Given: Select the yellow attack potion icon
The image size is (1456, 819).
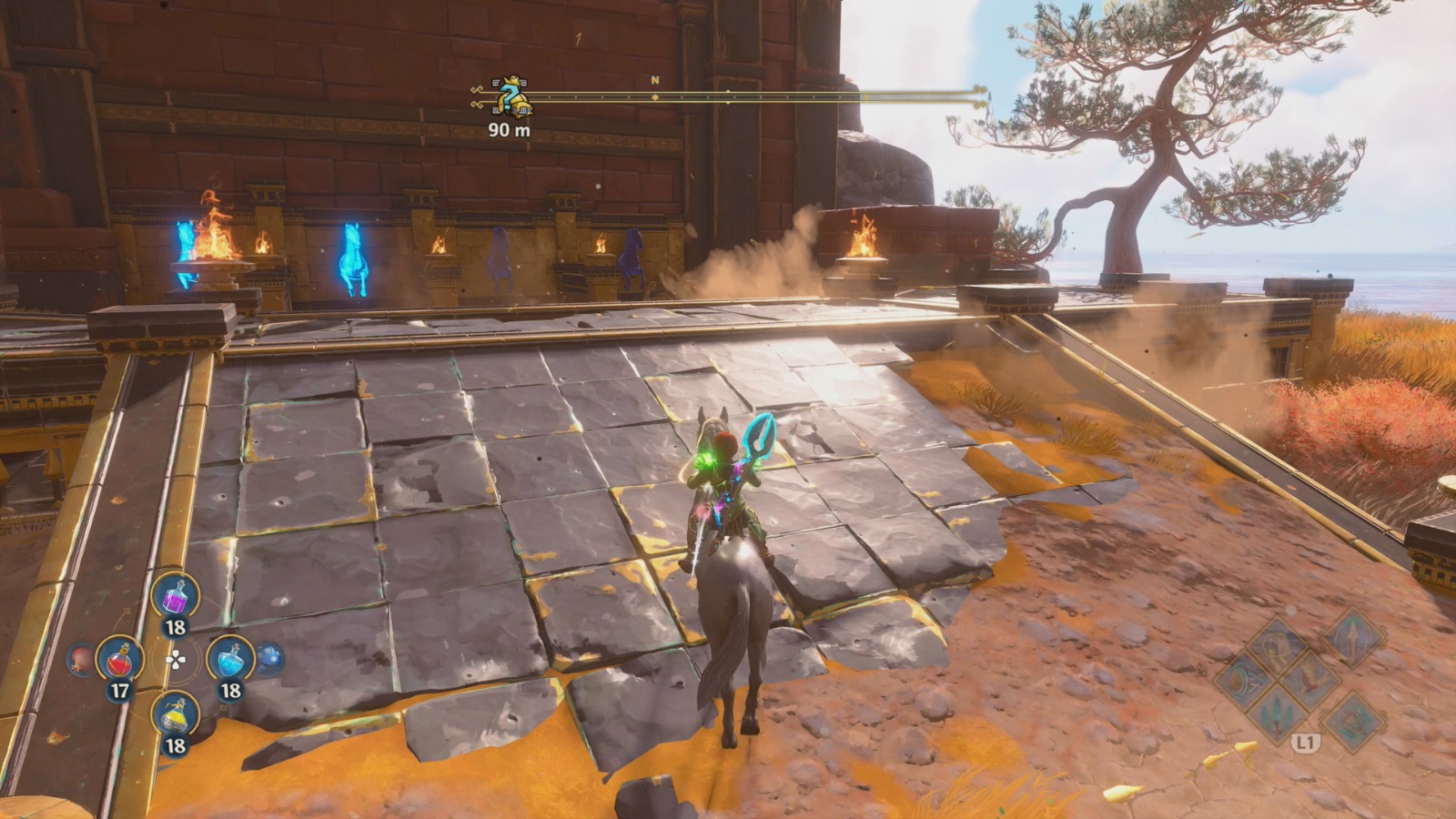Looking at the screenshot, I should pyautogui.click(x=175, y=713).
